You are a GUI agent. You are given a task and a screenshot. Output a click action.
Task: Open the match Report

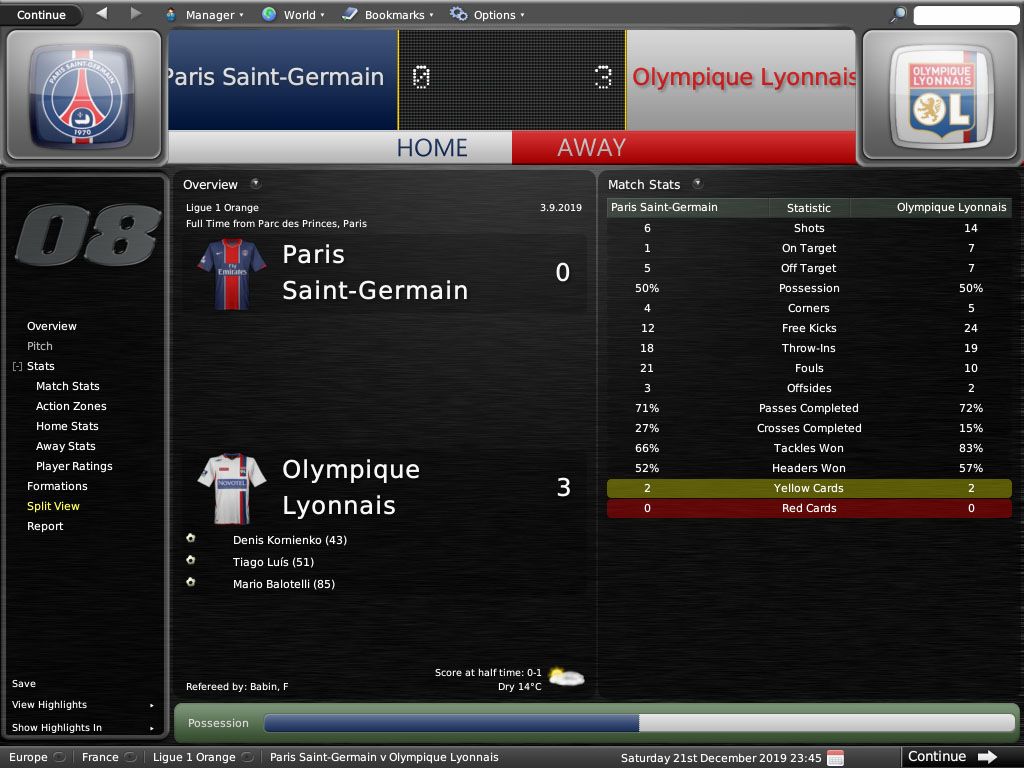click(45, 526)
